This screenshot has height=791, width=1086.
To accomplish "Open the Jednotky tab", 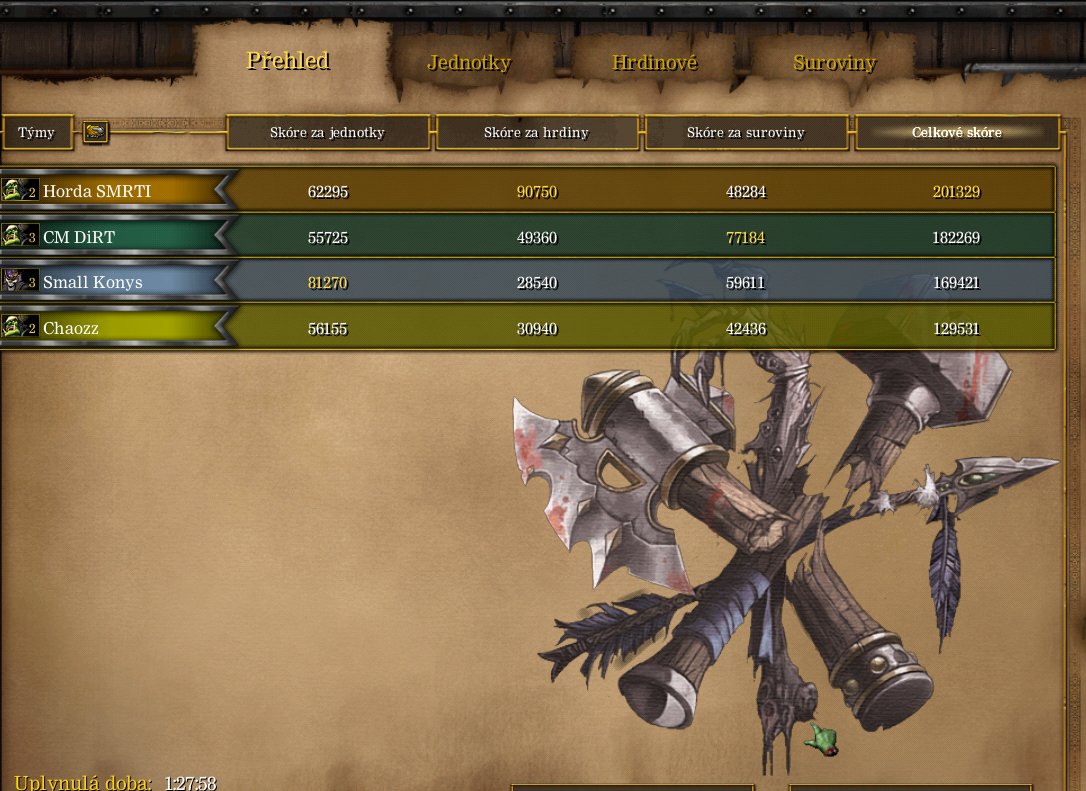I will click(x=469, y=63).
